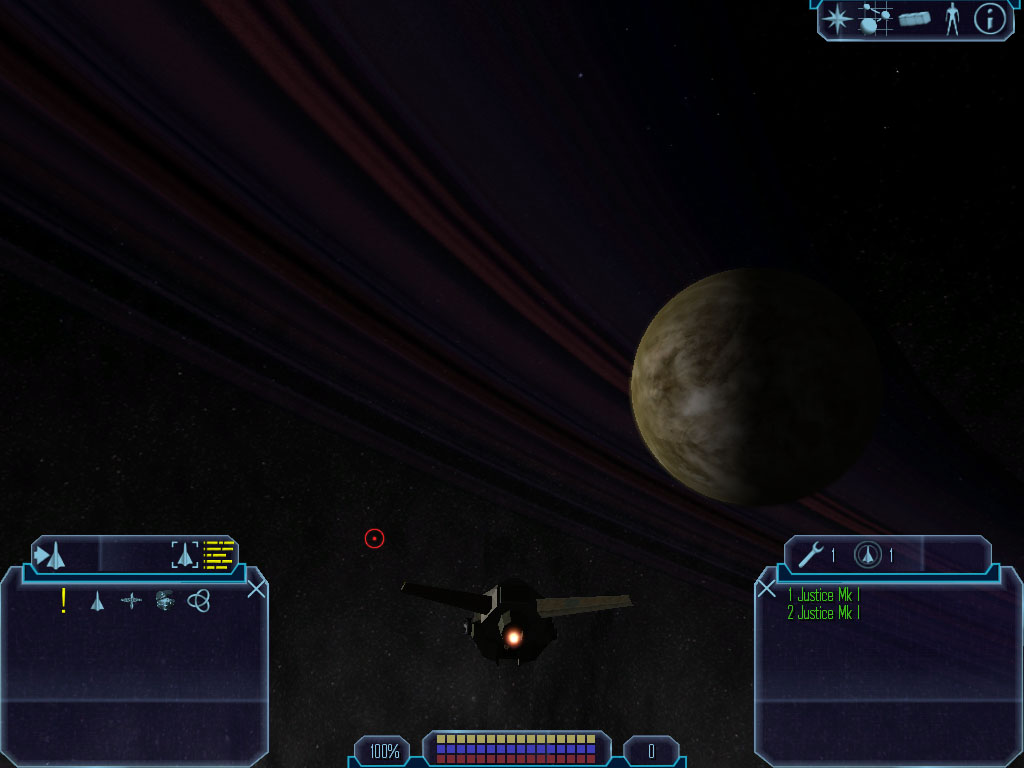1024x768 pixels.
Task: Select the second Justice Mk I entry
Action: click(x=823, y=613)
